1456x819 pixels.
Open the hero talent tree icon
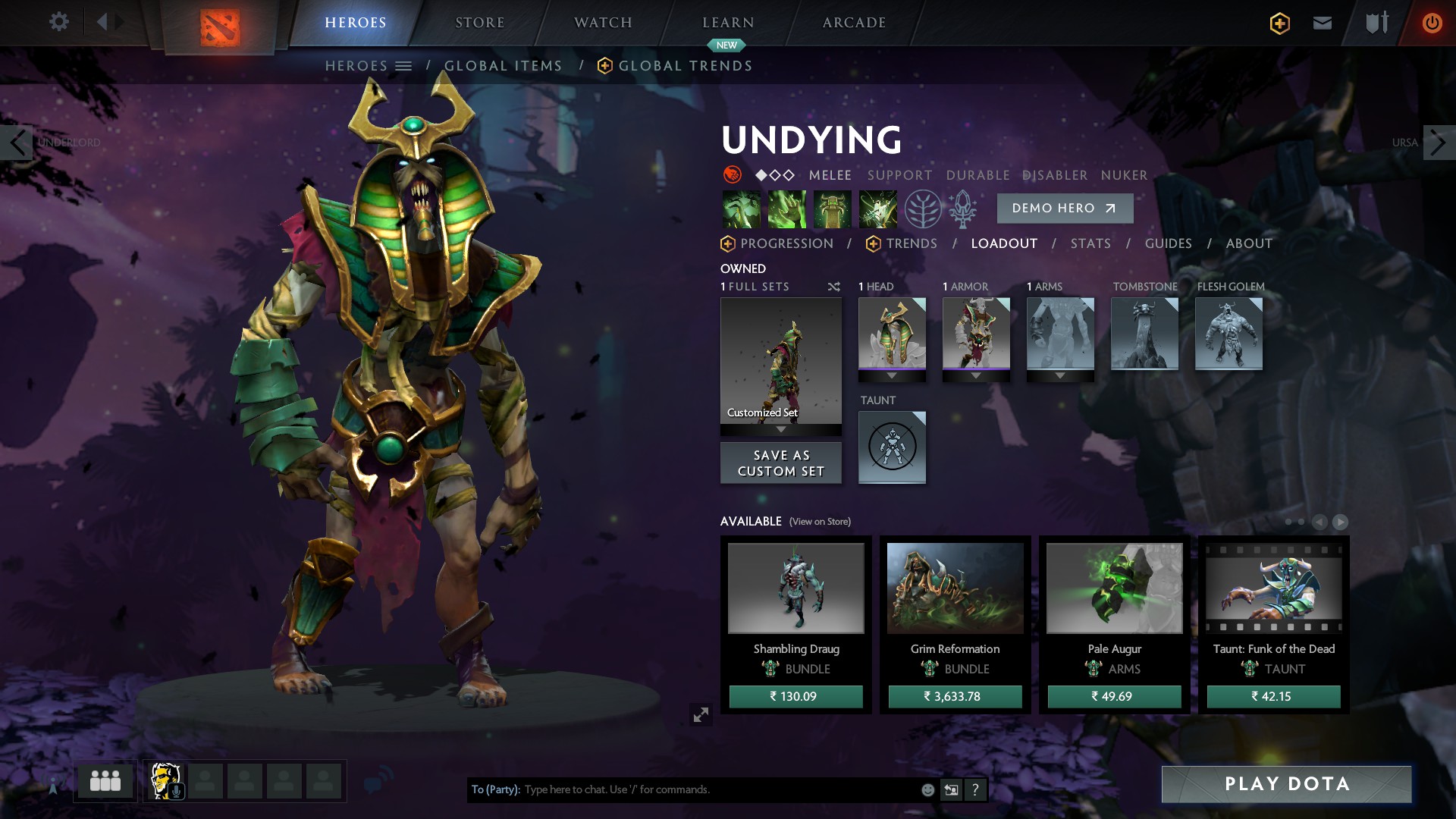pyautogui.click(x=924, y=209)
